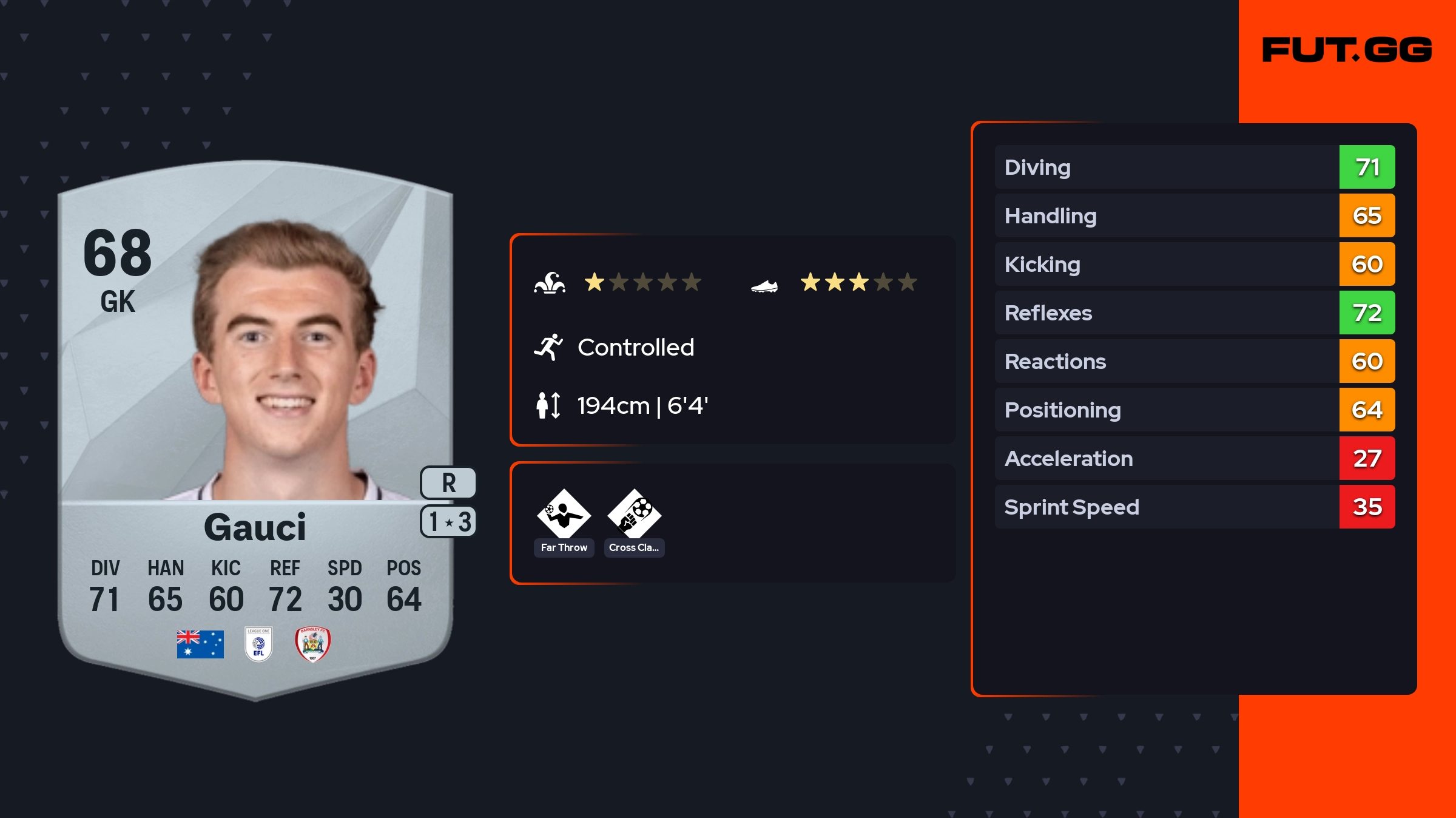Image resolution: width=1456 pixels, height=818 pixels.
Task: Select the Handling stat row
Action: (x=1194, y=215)
